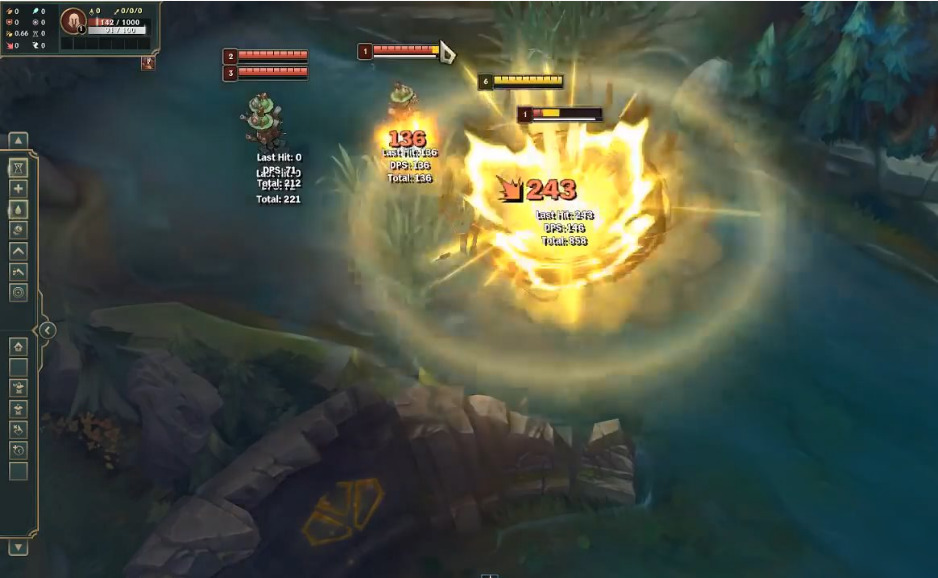This screenshot has width=938, height=578.
Task: Select the small red buff icon below stats panel
Action: (148, 63)
